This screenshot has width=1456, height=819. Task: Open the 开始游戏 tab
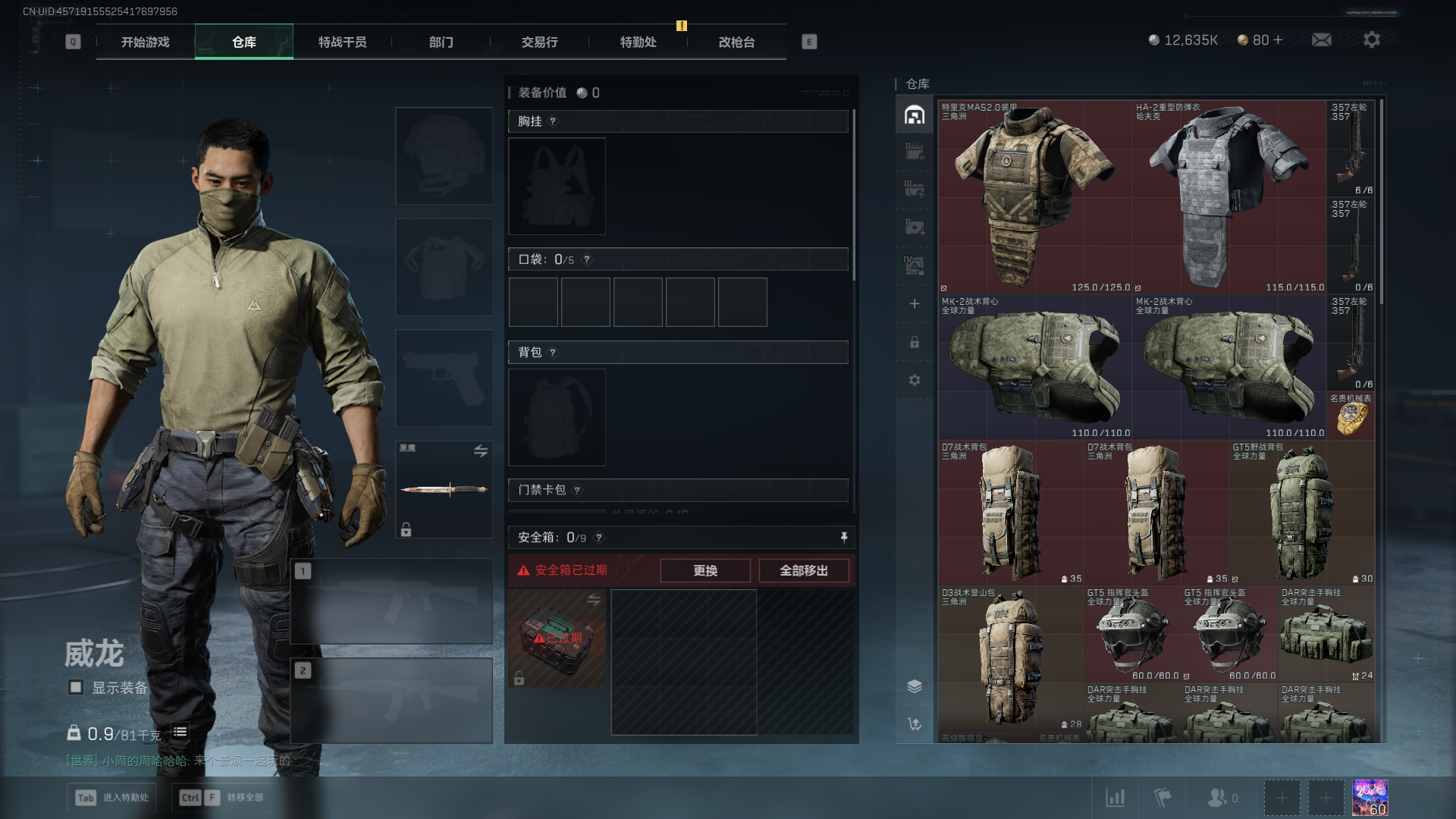(145, 42)
